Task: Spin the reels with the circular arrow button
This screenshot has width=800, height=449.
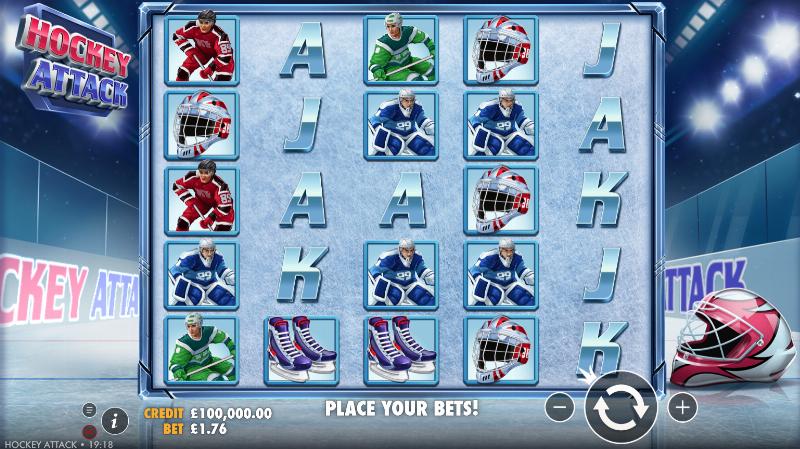Action: coord(621,408)
